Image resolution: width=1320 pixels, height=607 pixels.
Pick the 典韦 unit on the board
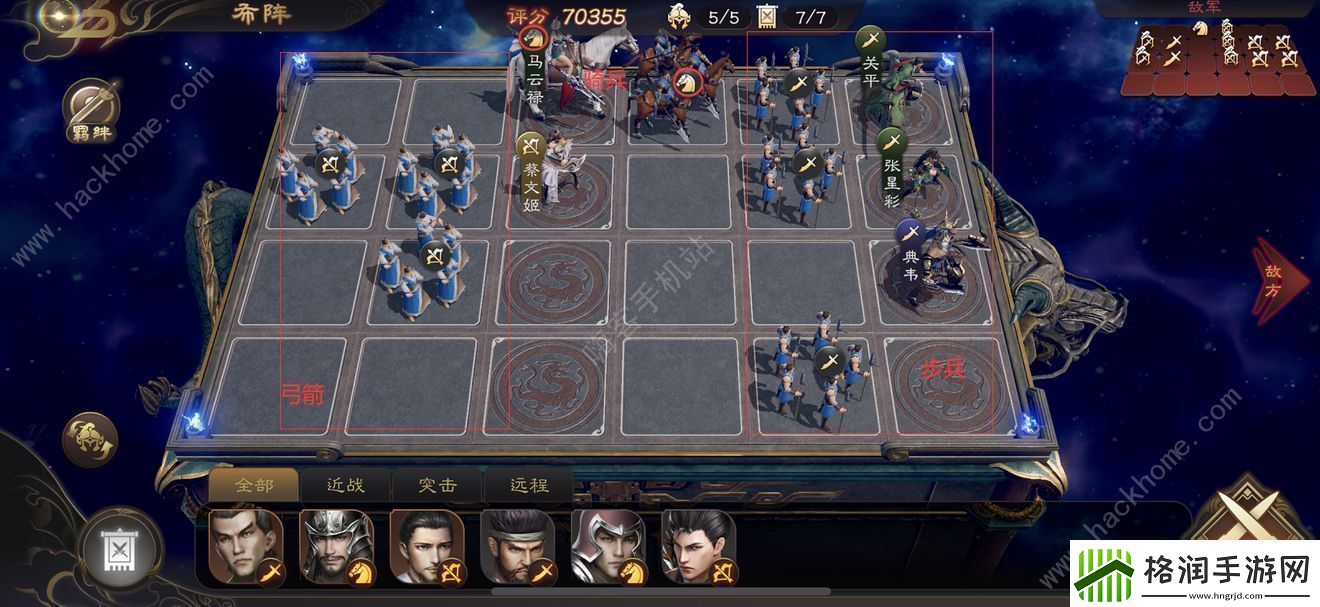(x=935, y=262)
